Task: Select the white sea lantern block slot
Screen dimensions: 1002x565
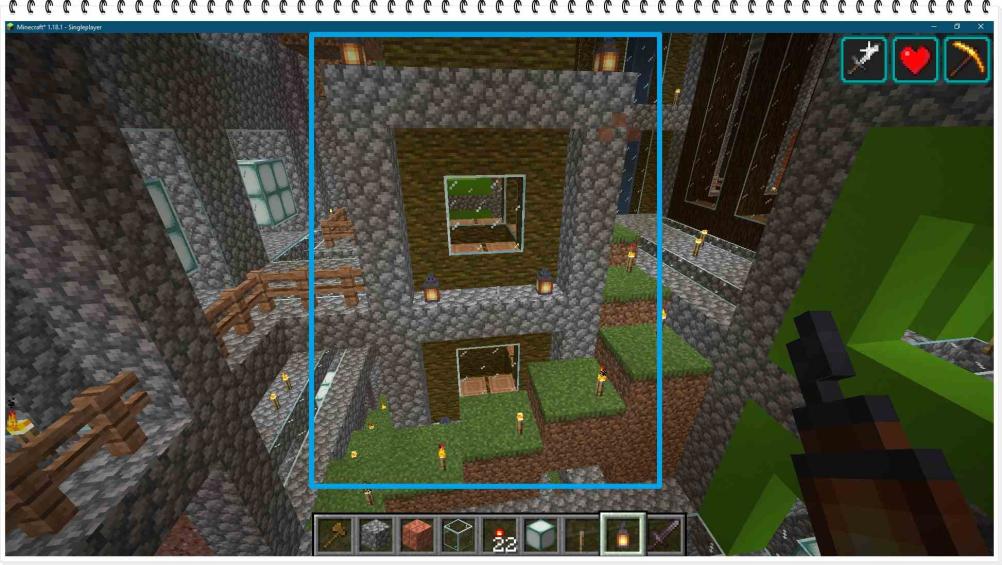Action: (x=540, y=536)
